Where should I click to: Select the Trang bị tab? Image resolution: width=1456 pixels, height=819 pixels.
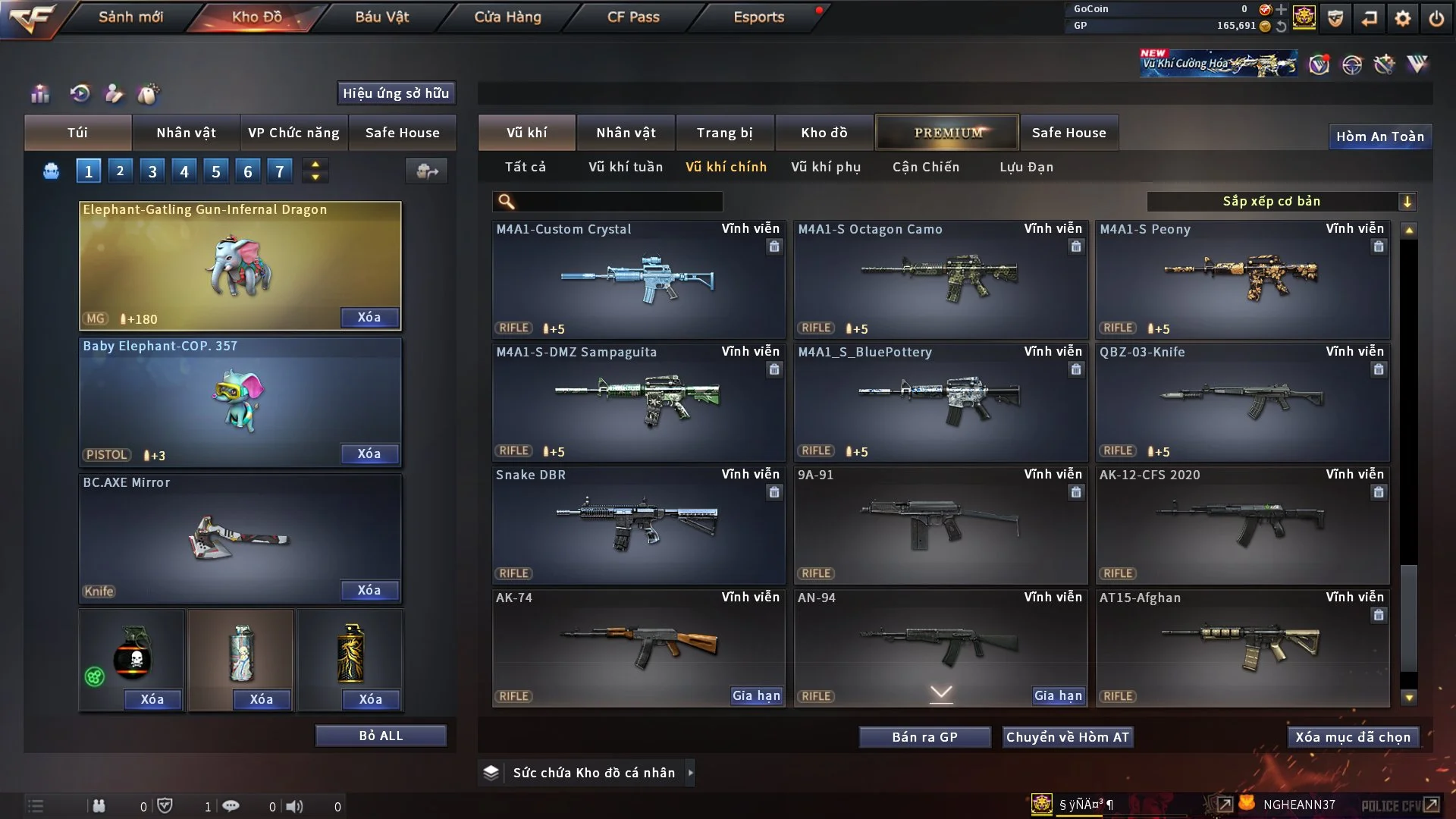pyautogui.click(x=724, y=133)
